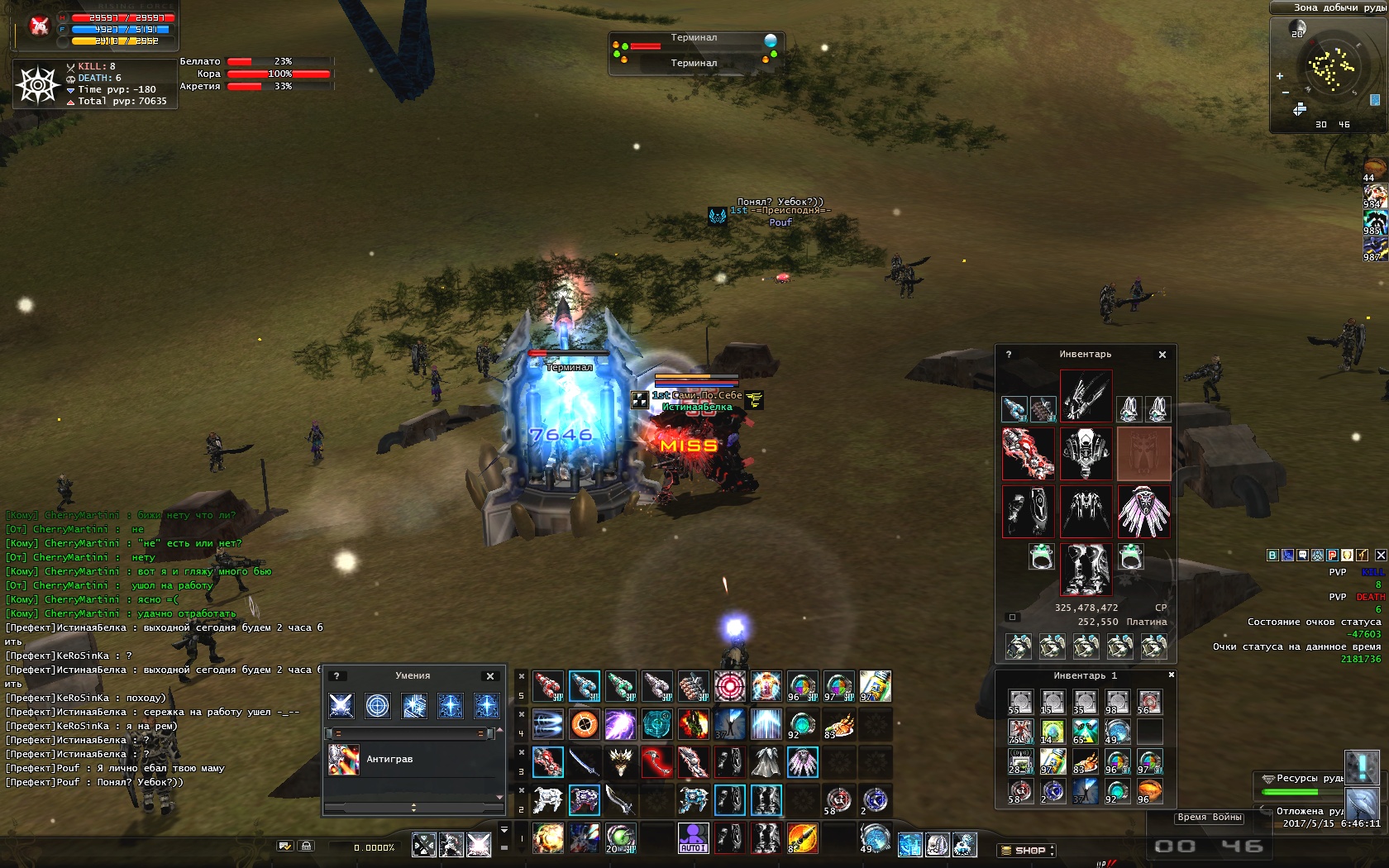
Task: Click the blue exclamation mark notification icon
Action: 1360,767
